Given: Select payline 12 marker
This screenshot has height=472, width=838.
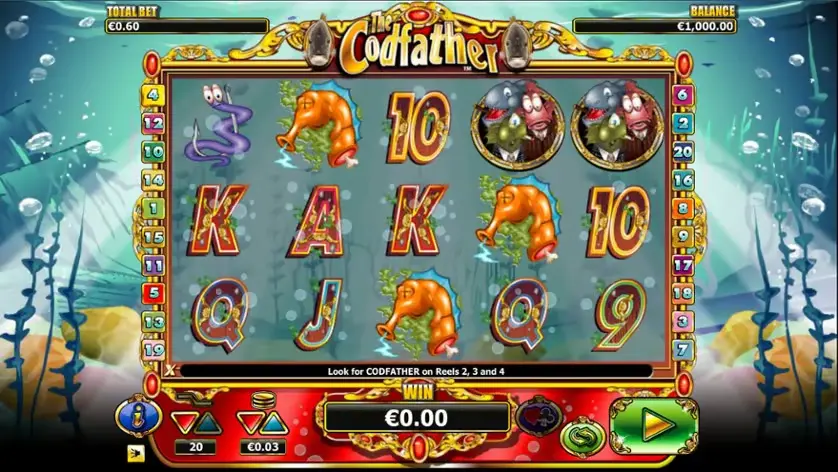Looking at the screenshot, I should tap(153, 124).
